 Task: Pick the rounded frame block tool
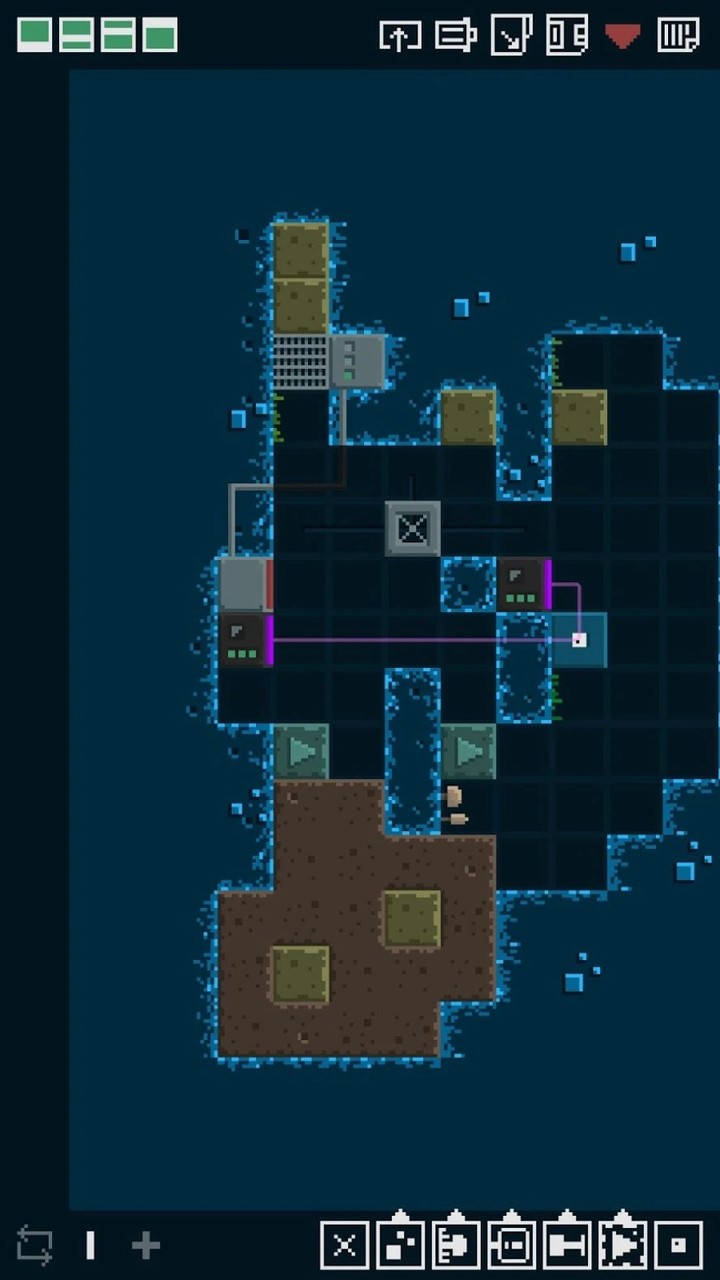click(x=511, y=1245)
